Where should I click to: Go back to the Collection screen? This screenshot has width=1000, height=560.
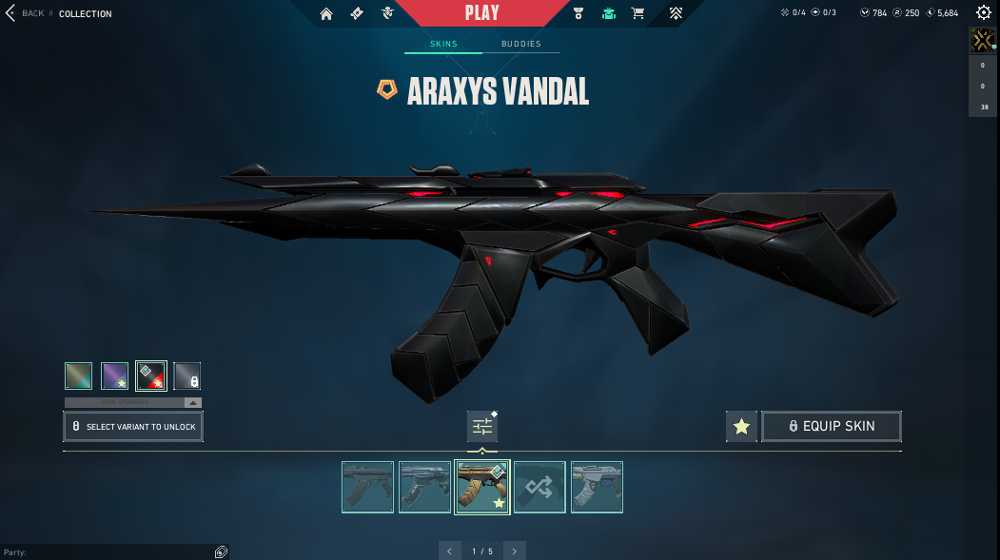[24, 14]
